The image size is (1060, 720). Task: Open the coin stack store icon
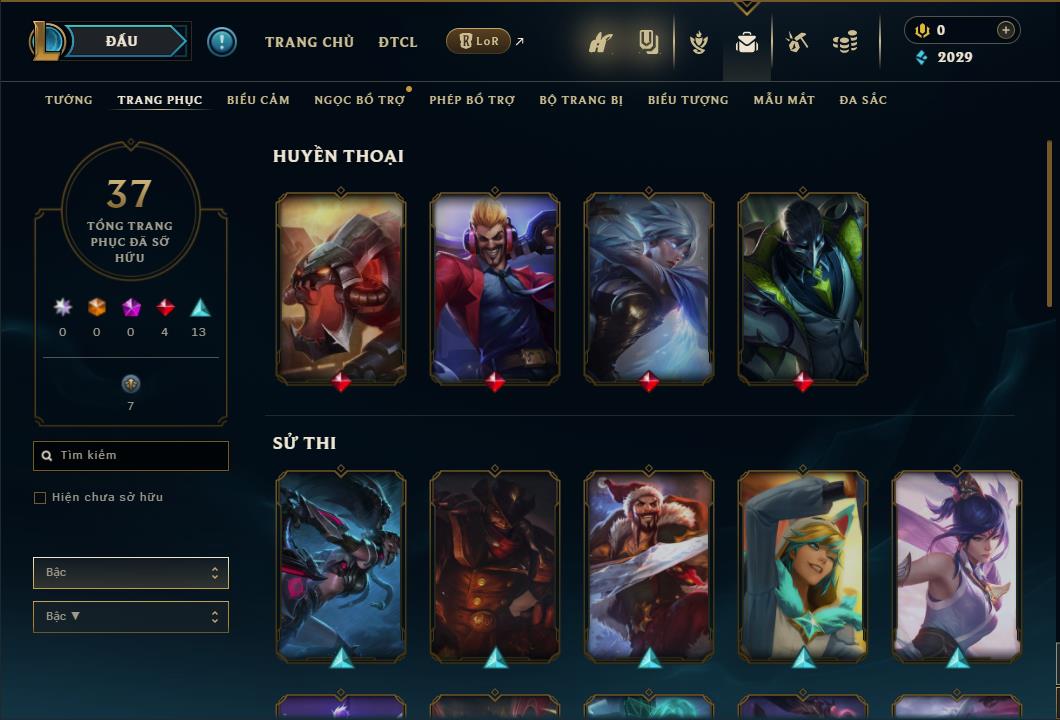coord(845,42)
